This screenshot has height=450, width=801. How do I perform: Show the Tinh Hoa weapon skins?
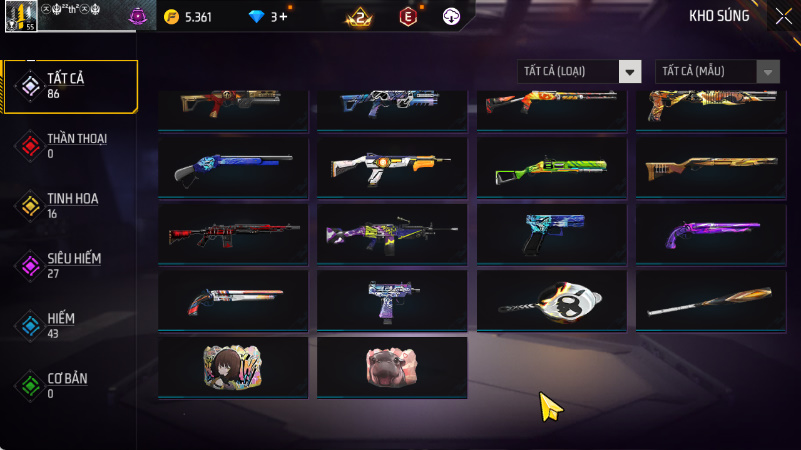click(x=70, y=205)
